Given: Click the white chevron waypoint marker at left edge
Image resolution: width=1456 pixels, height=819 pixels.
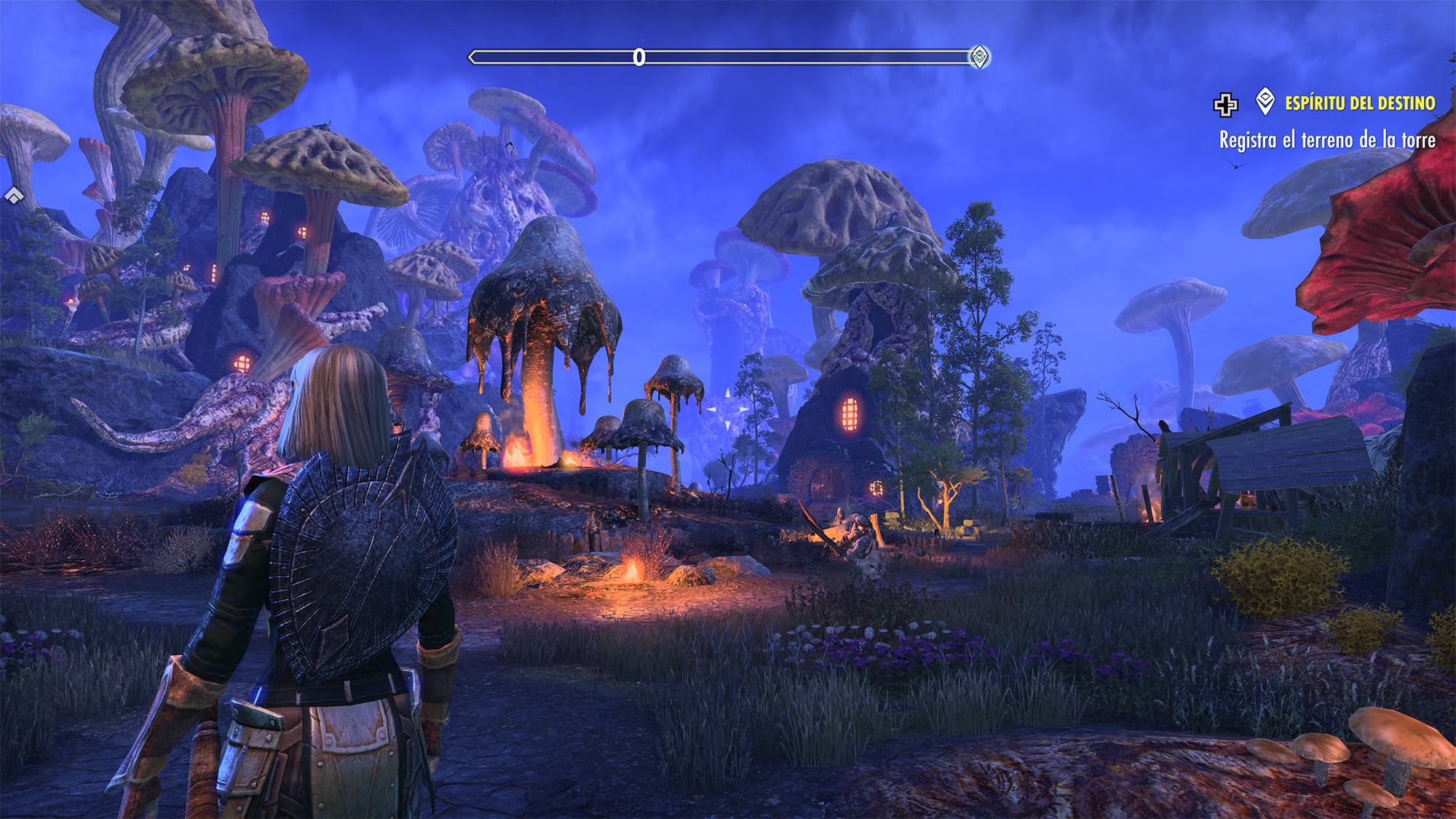Looking at the screenshot, I should pos(14,195).
